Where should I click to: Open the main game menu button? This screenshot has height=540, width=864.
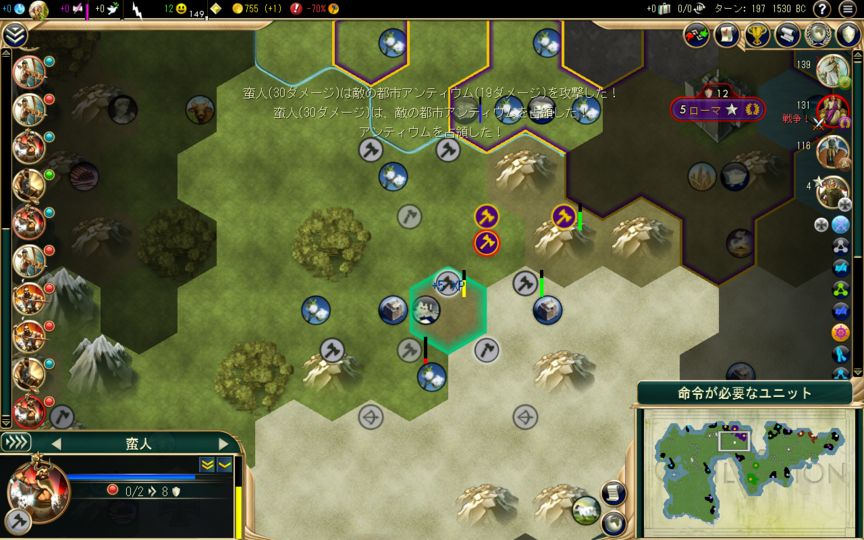(x=848, y=9)
